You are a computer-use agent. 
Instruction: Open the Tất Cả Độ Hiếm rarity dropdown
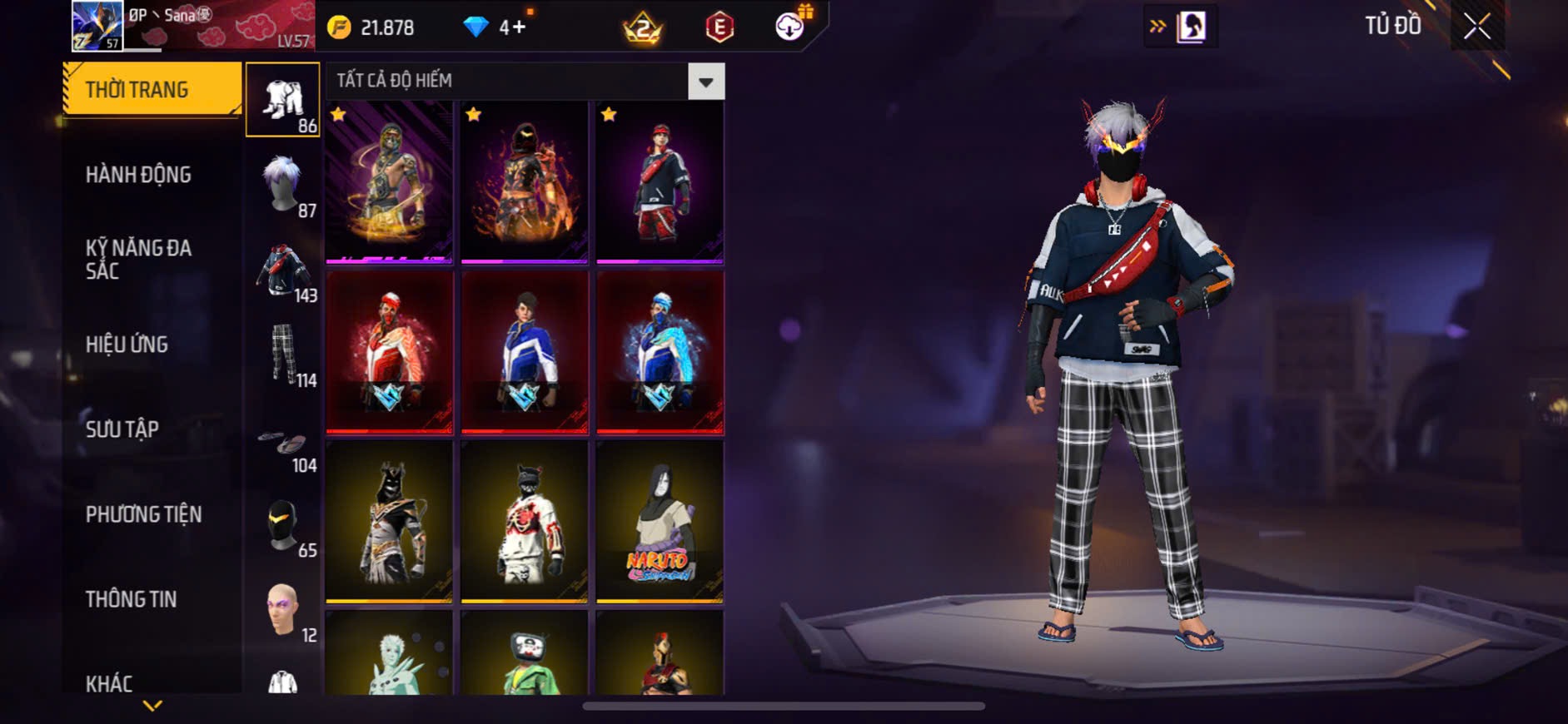point(705,82)
